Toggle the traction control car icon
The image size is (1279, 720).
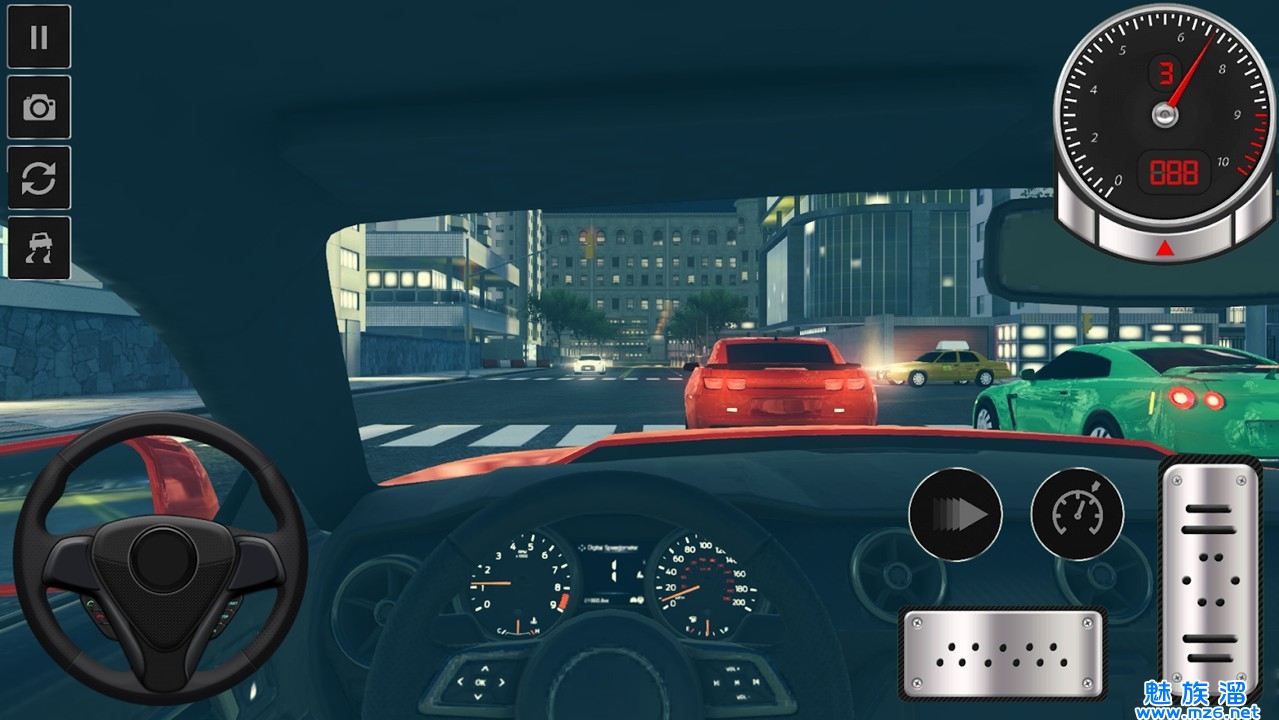[39, 248]
